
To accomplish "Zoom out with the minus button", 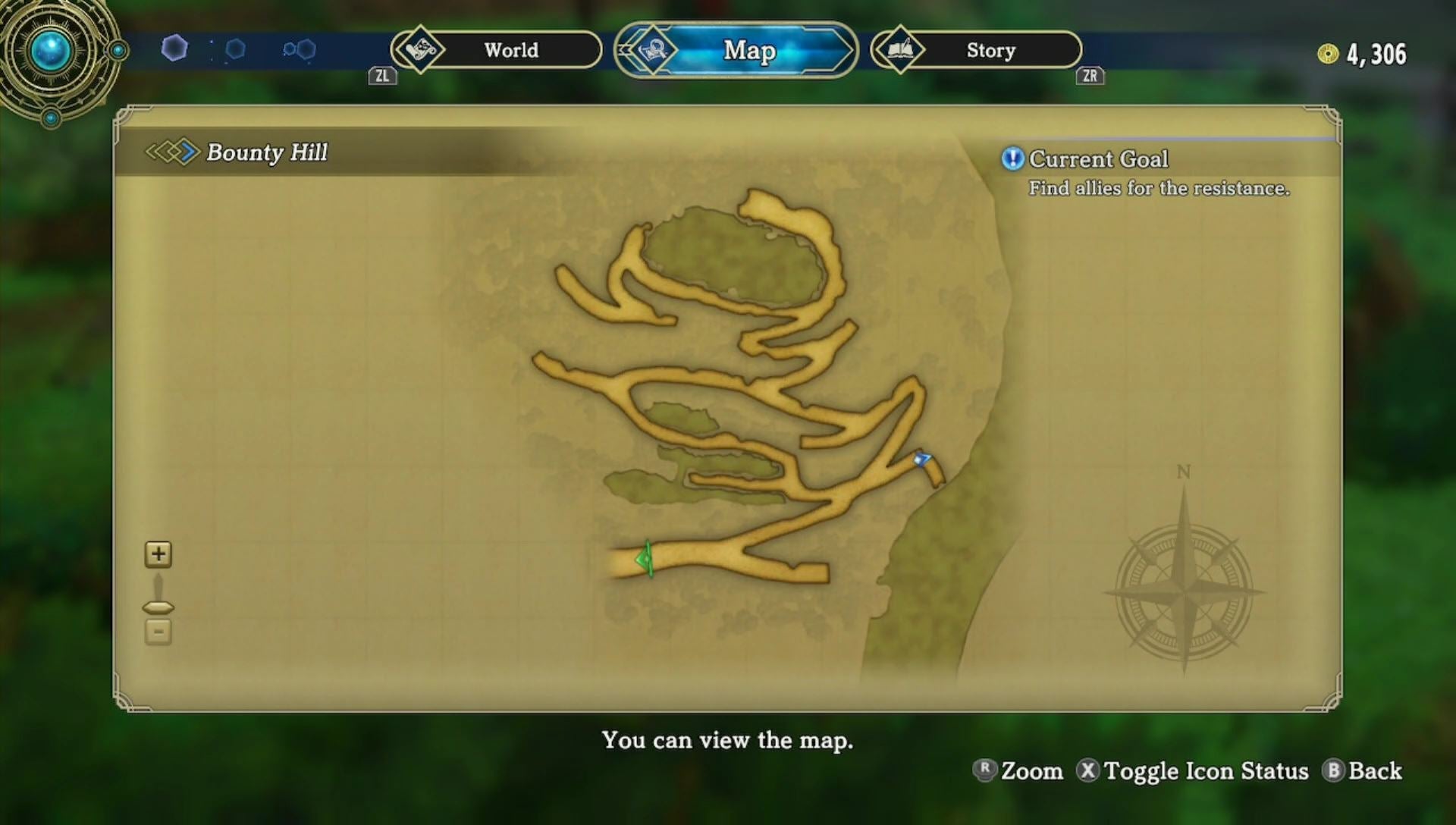I will click(x=158, y=632).
